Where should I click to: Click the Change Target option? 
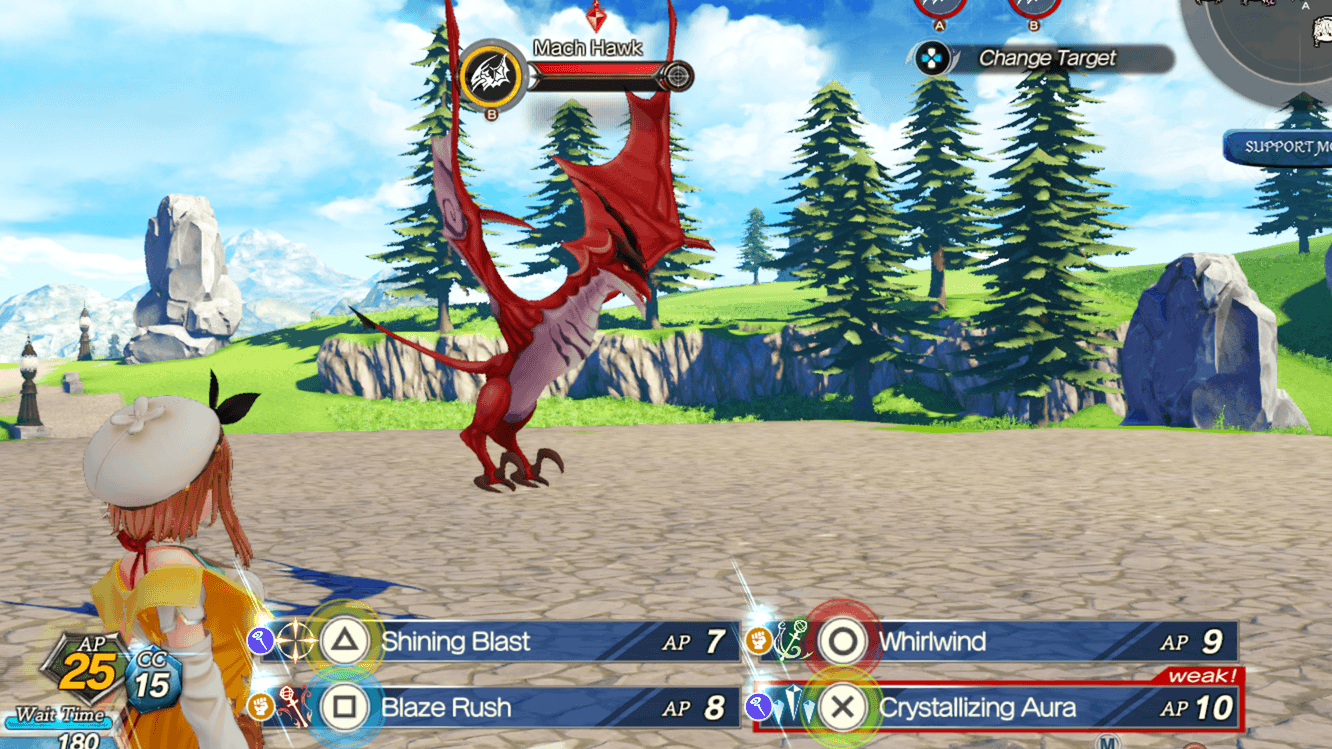[x=1045, y=59]
